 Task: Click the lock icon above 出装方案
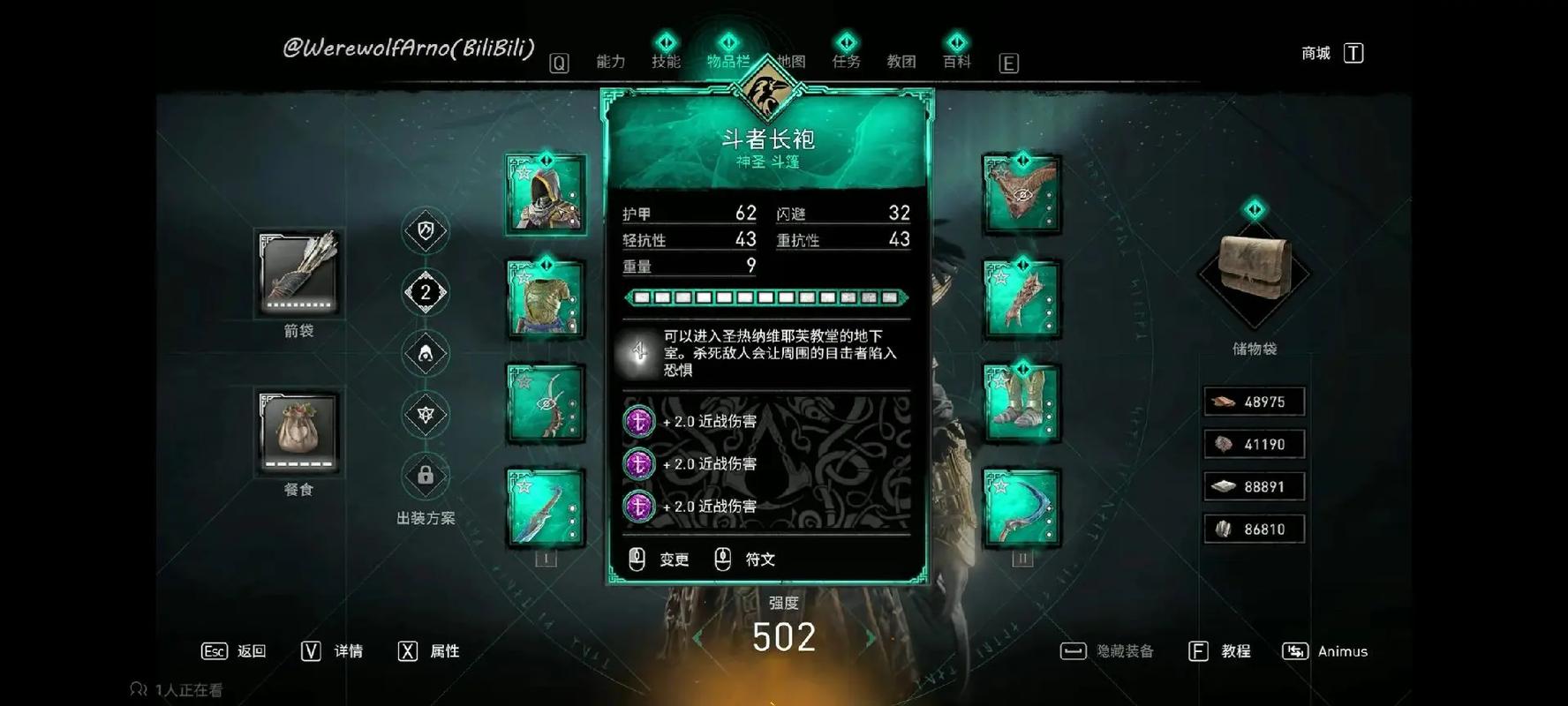pyautogui.click(x=426, y=476)
